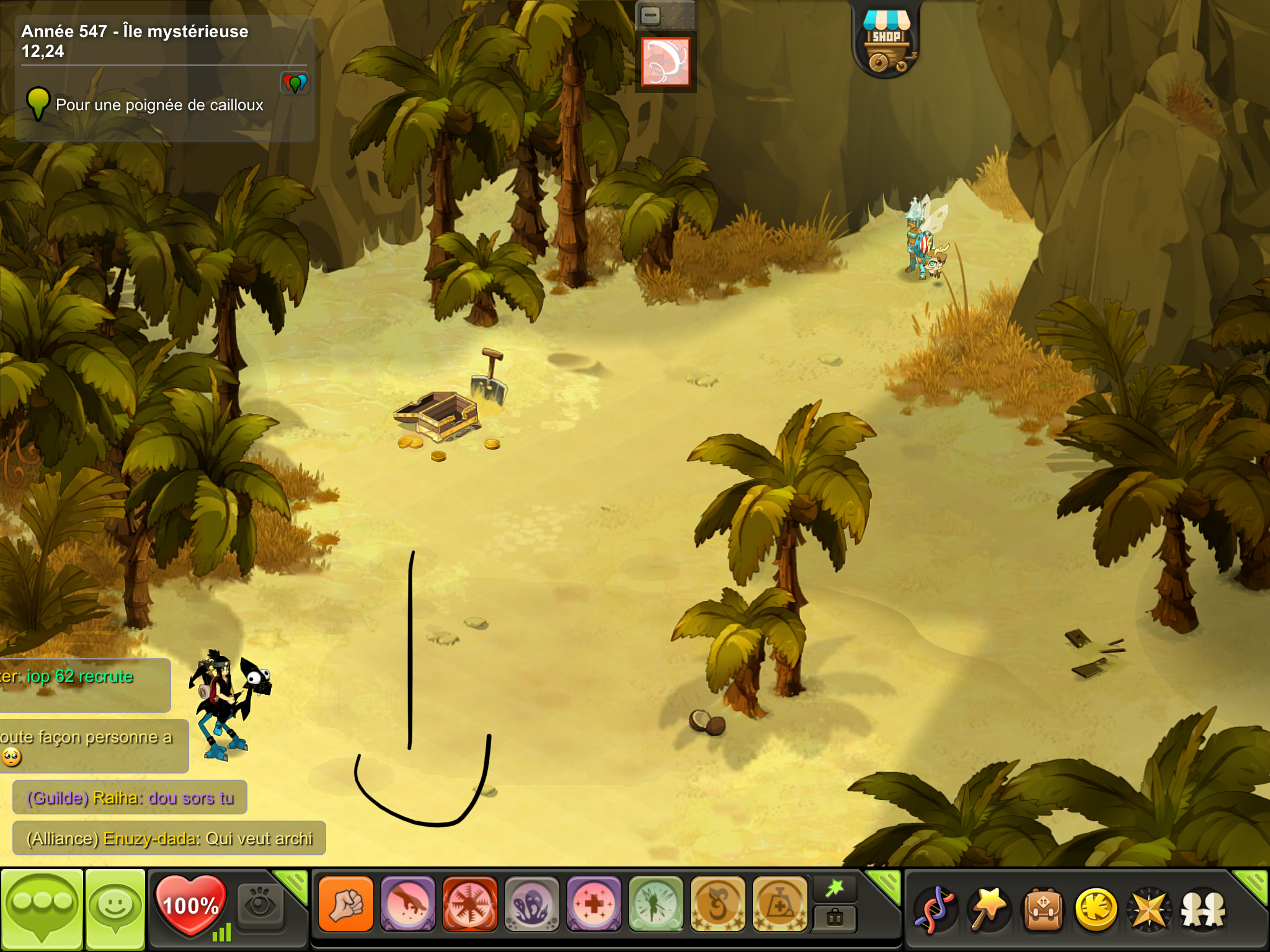This screenshot has height=952, width=1270.
Task: Open the kama coin marketplace menu
Action: tap(1096, 909)
